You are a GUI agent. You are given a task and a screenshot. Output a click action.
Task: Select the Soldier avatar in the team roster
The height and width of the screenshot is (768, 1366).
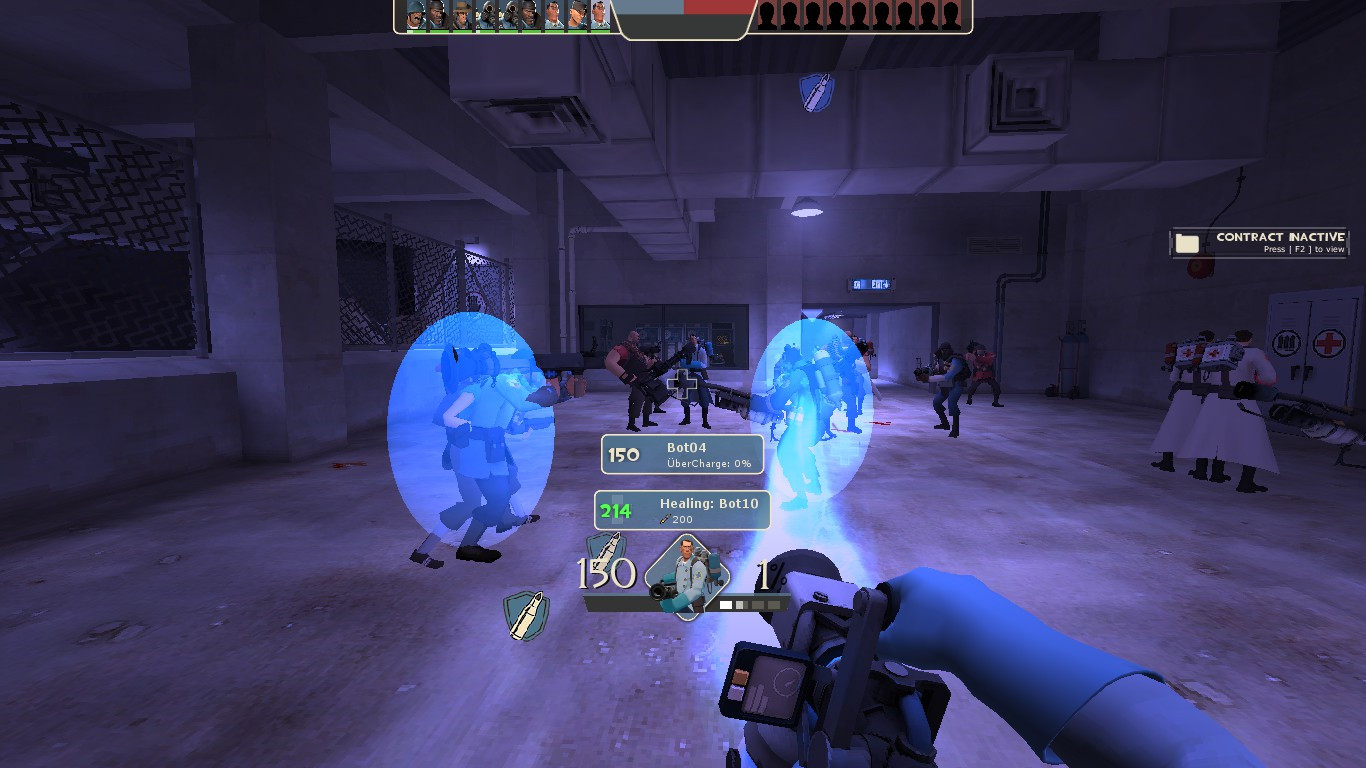click(x=414, y=15)
